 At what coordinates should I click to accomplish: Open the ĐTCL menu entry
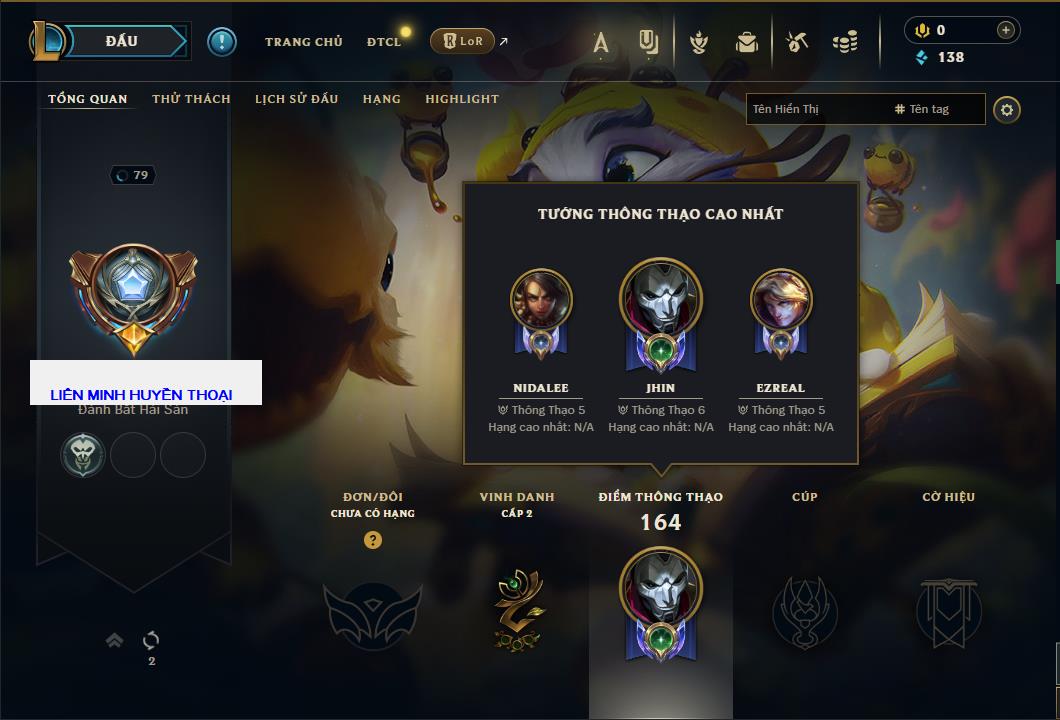[x=384, y=42]
